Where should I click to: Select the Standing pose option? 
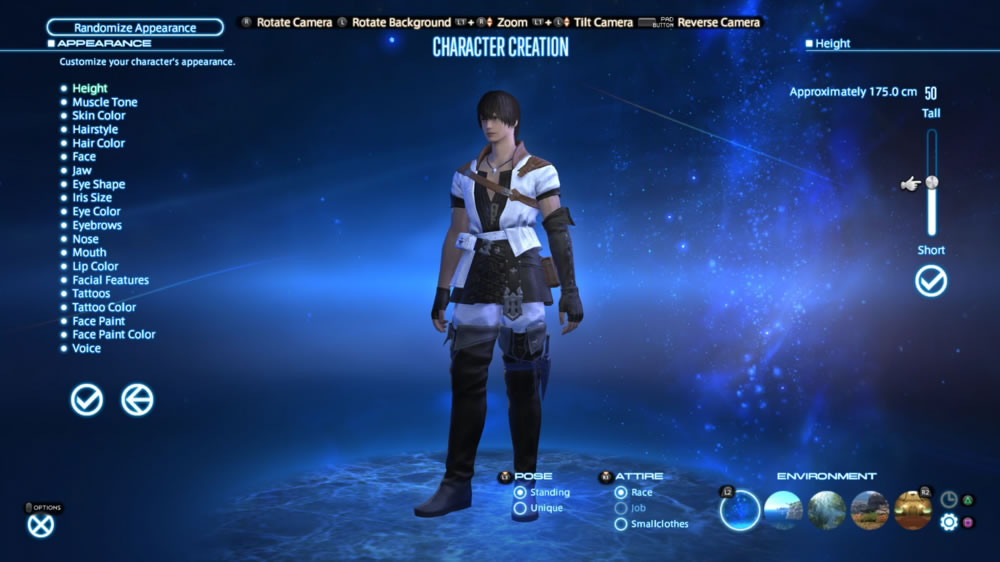point(520,492)
